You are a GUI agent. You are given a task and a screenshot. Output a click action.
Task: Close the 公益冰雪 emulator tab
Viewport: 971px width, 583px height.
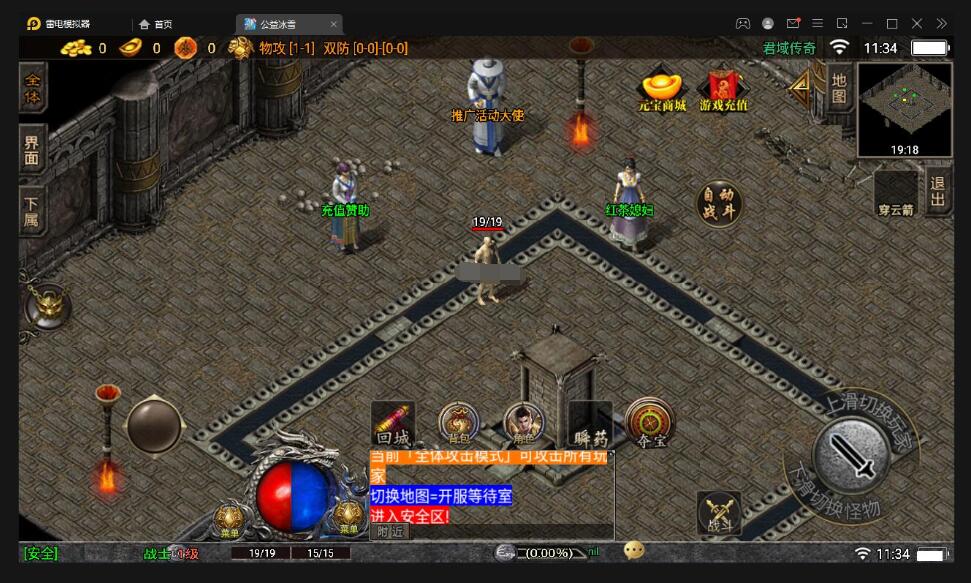334,24
